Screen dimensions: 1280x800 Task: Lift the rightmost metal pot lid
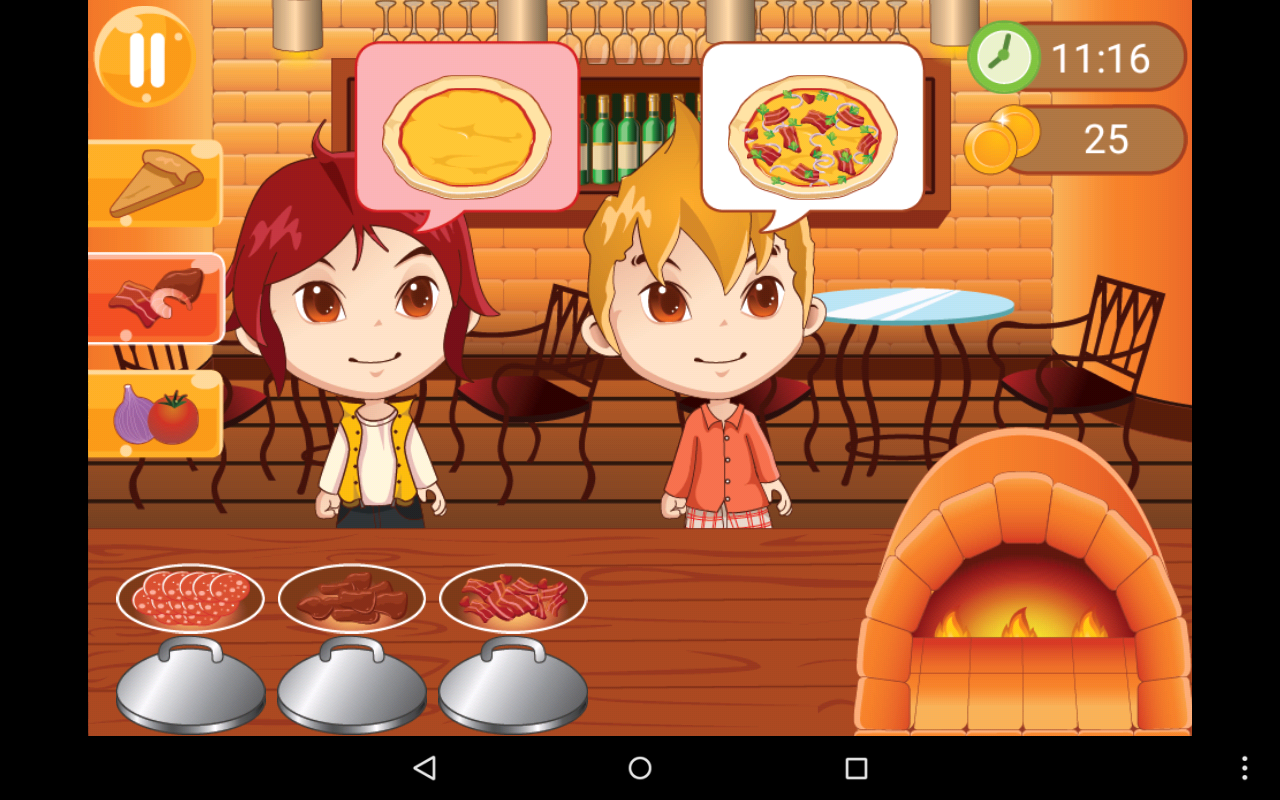click(513, 685)
